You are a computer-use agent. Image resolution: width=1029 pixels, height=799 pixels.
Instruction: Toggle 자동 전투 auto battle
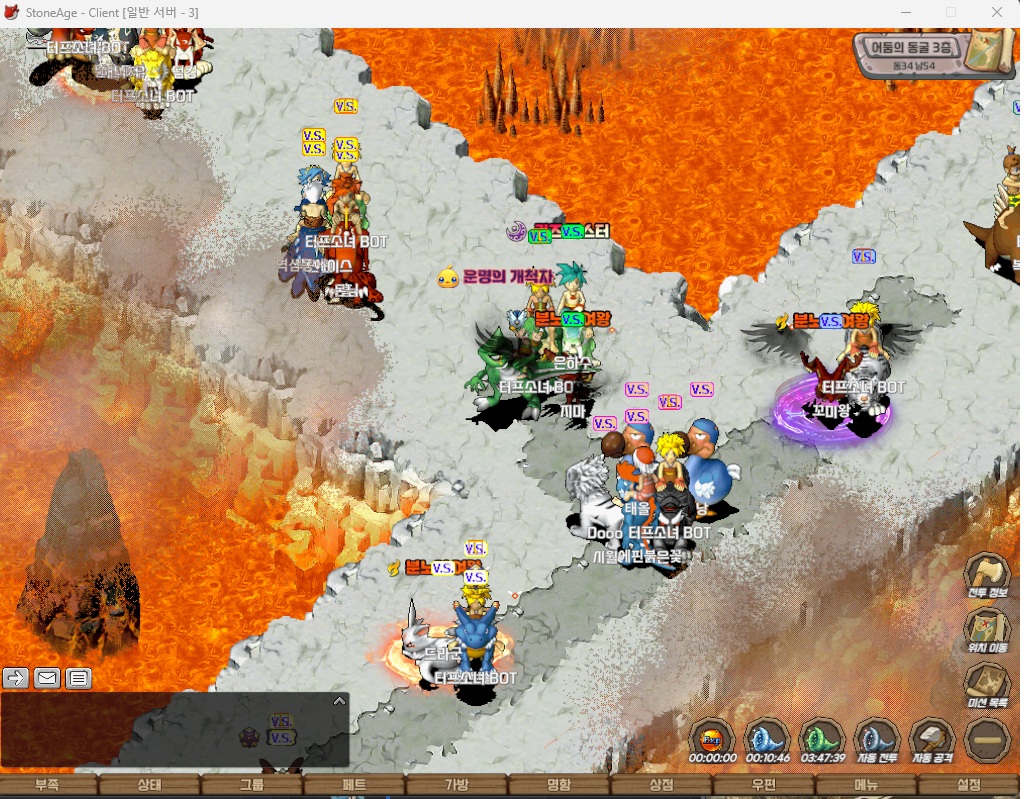pos(876,741)
